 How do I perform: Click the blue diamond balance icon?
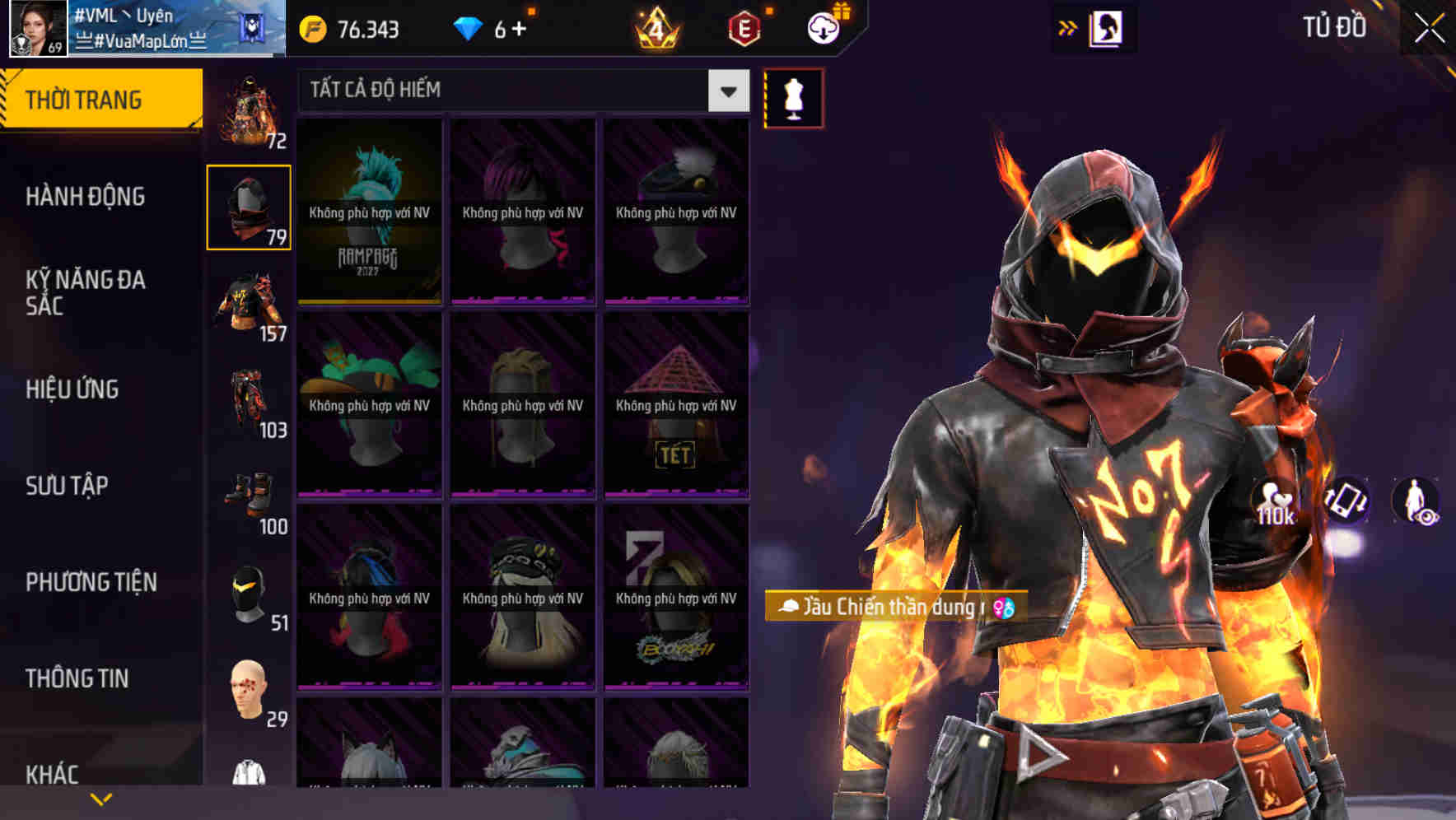click(x=469, y=27)
